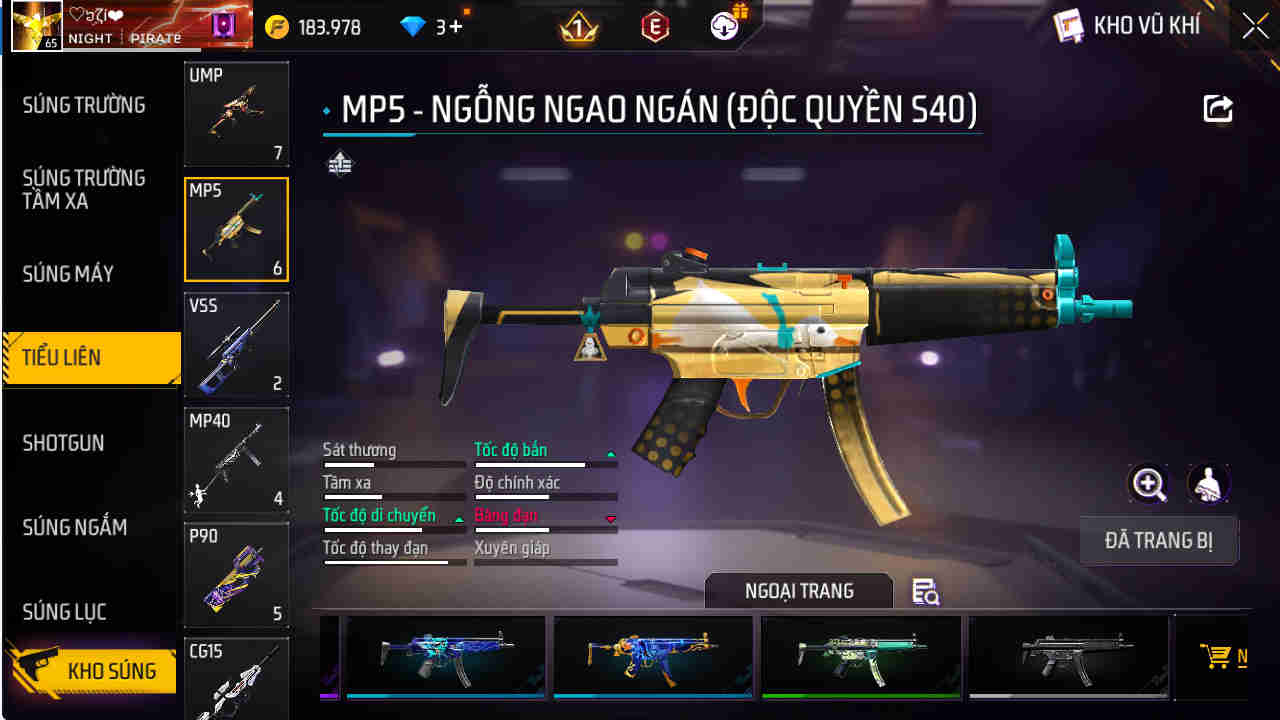Screen dimensions: 1280x720
Task: Tap the share weapon icon top right
Action: [1217, 108]
